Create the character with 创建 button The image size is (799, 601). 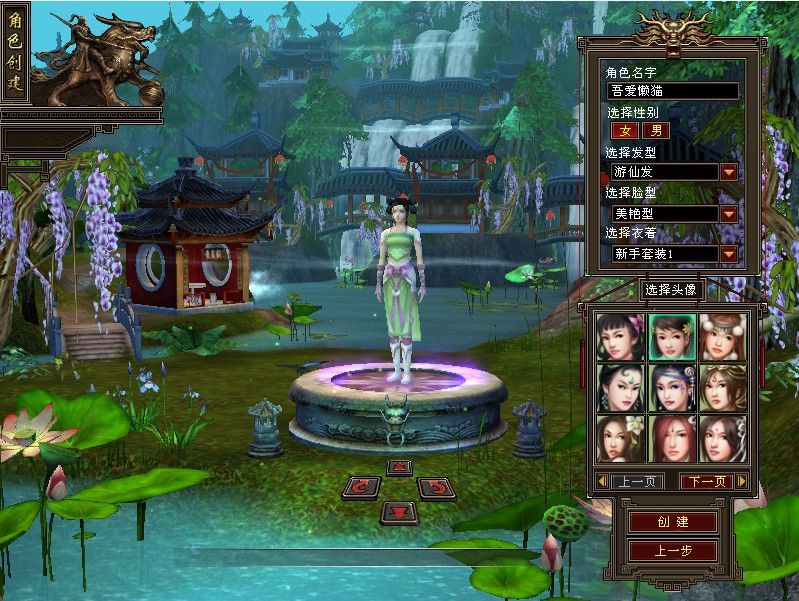coord(673,523)
